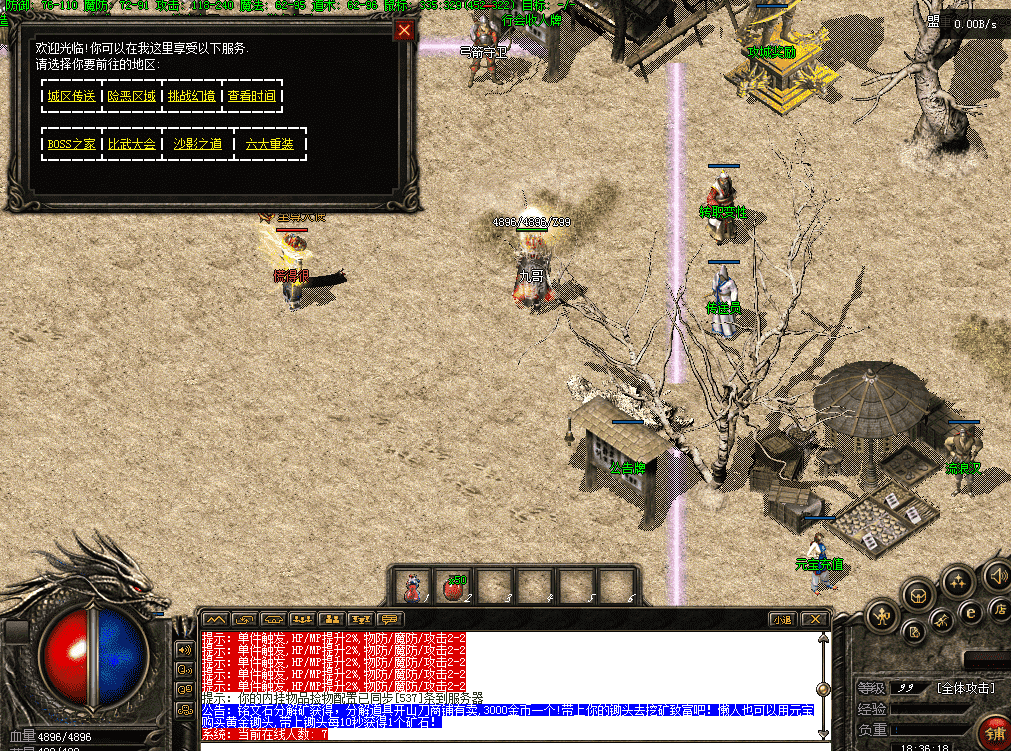Use the red potion in hotbar slot 1
Screen dimensions: 1011x751
[411, 586]
